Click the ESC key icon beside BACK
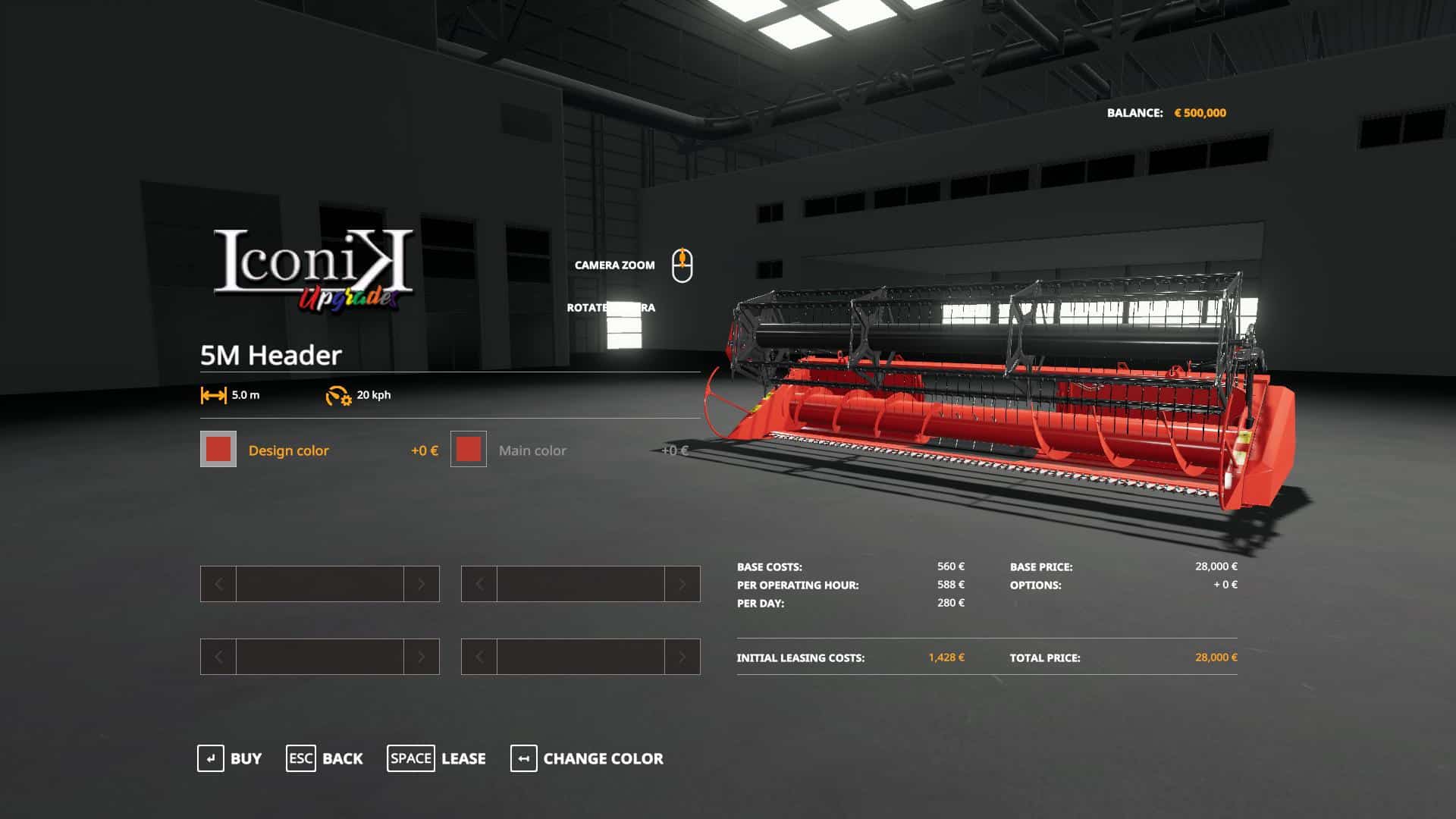1456x819 pixels. [x=301, y=758]
